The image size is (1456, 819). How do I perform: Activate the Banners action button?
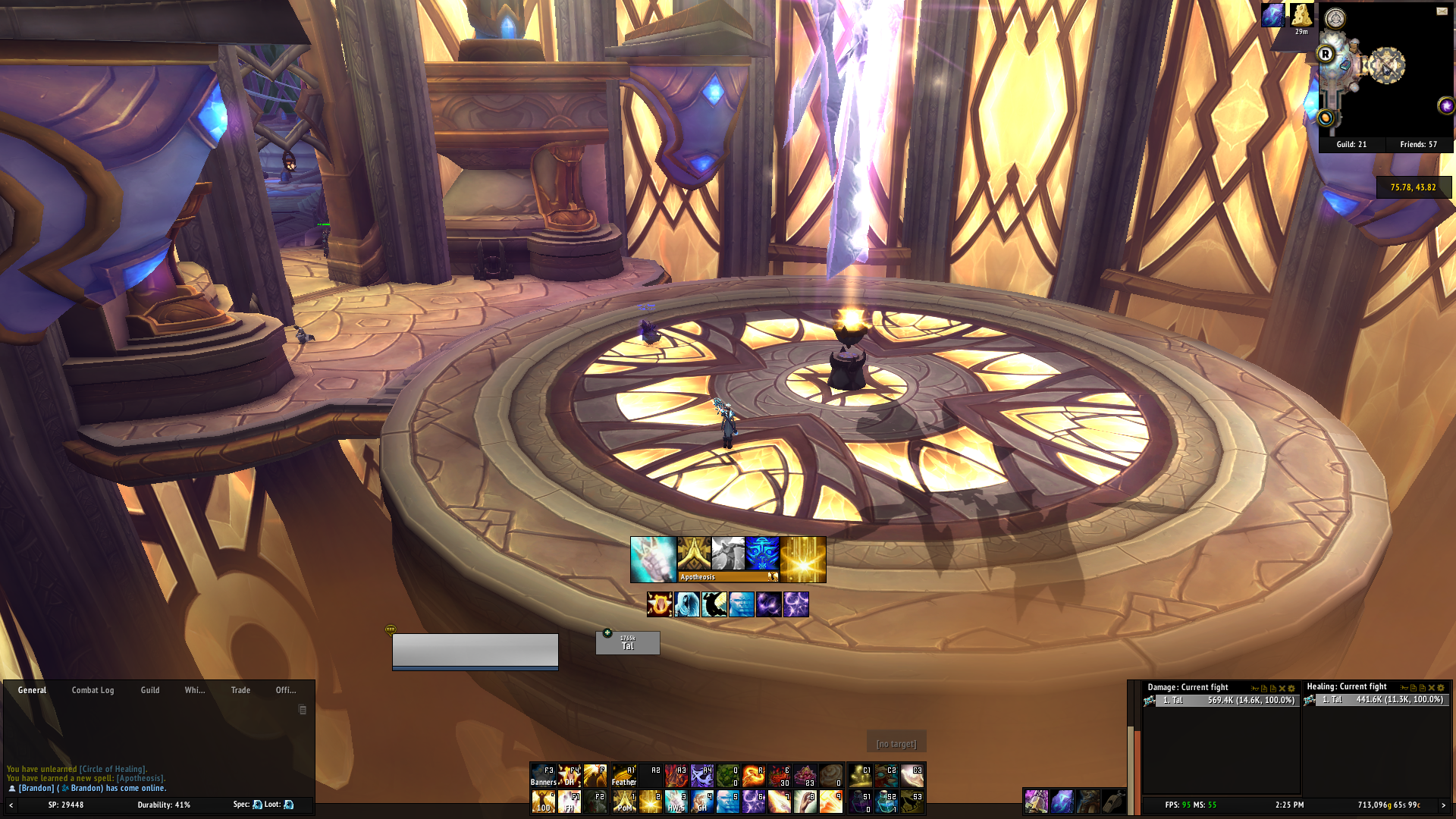(x=543, y=776)
